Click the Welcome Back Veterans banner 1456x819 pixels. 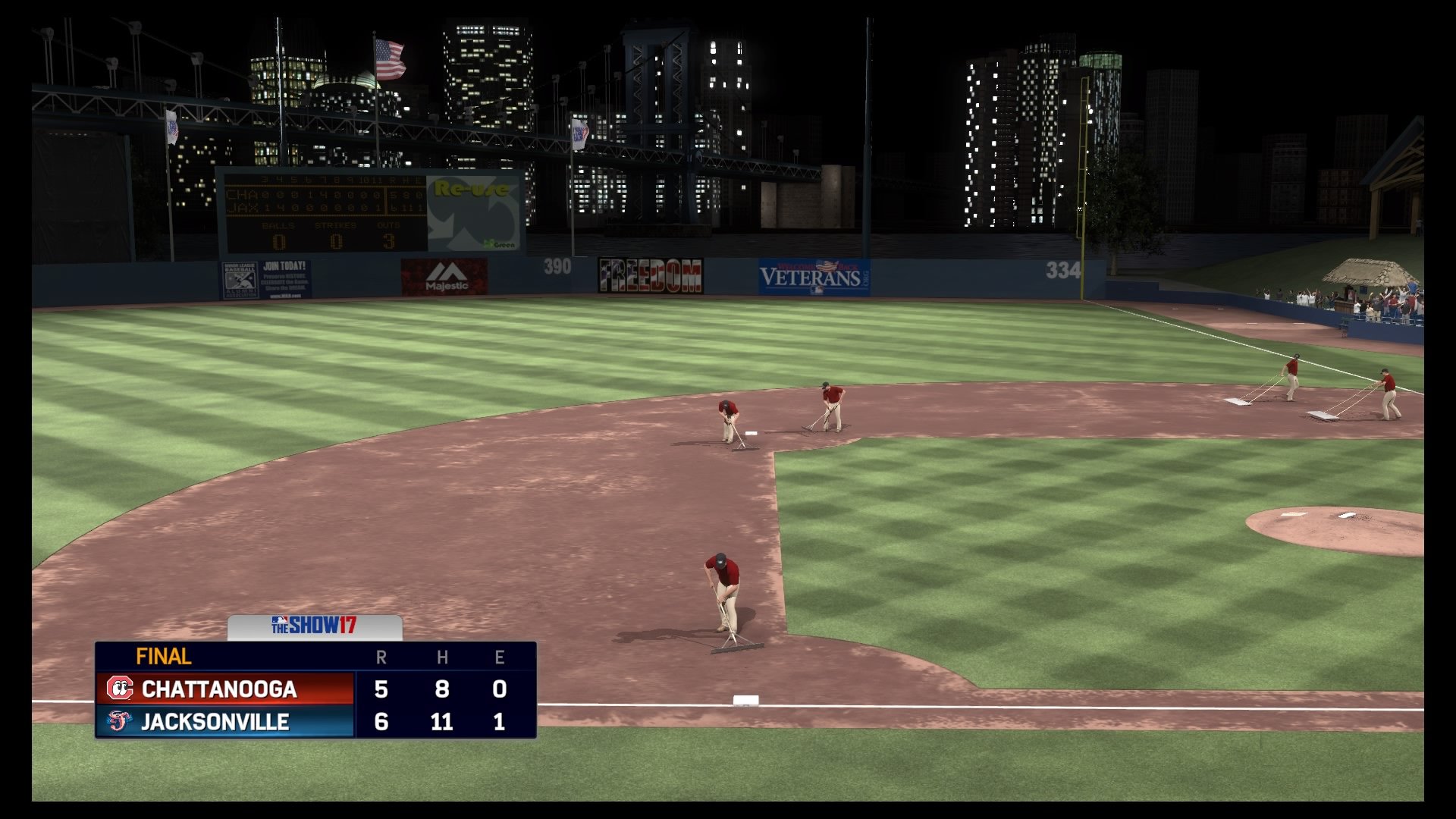click(x=807, y=275)
